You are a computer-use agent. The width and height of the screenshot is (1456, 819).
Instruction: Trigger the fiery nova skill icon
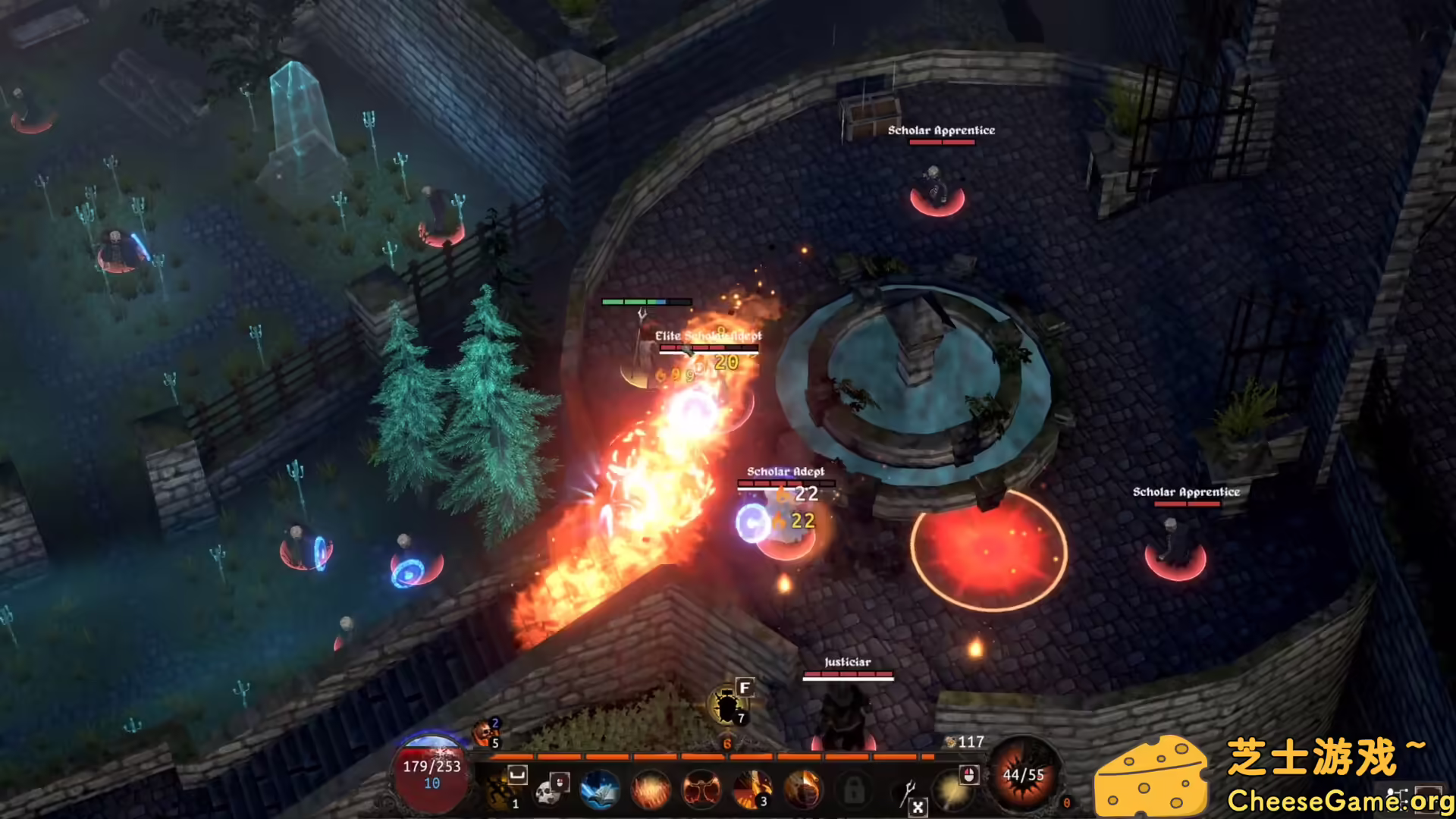point(651,789)
